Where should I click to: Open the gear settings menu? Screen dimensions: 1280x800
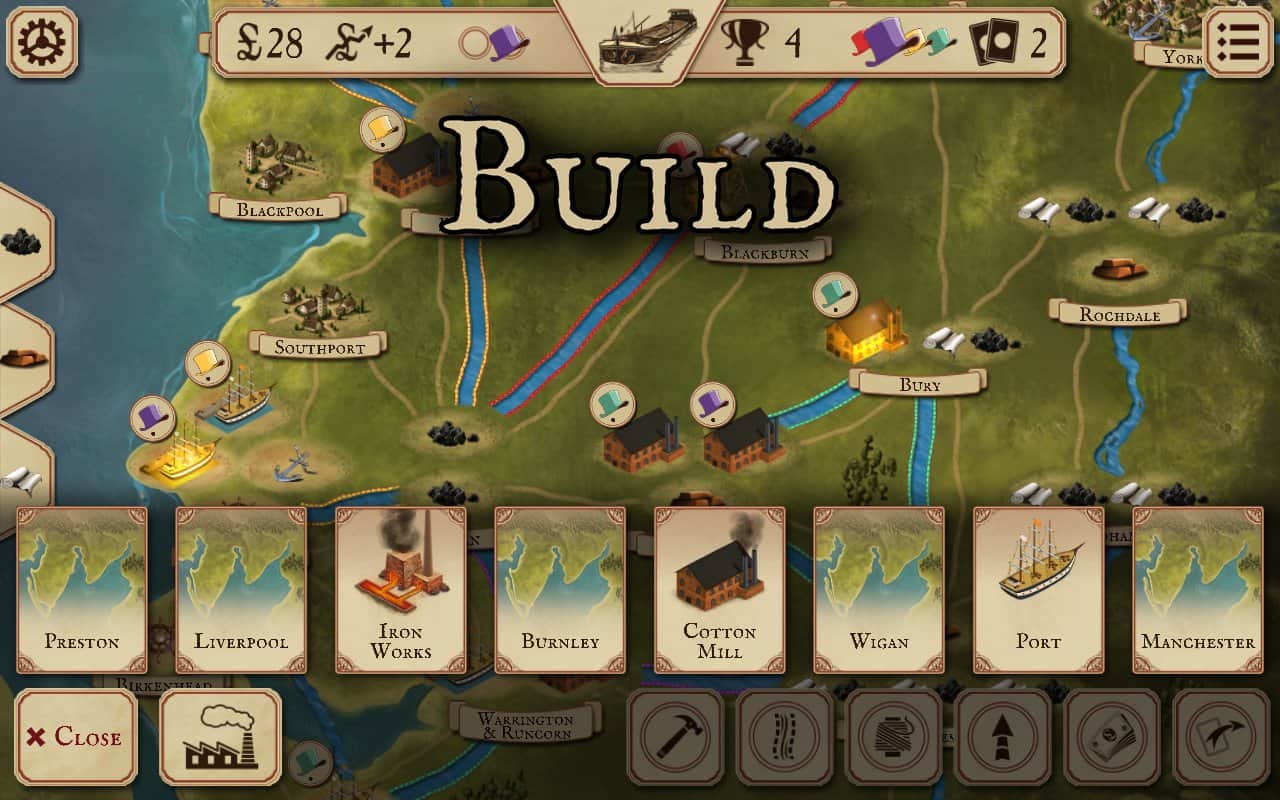click(42, 42)
